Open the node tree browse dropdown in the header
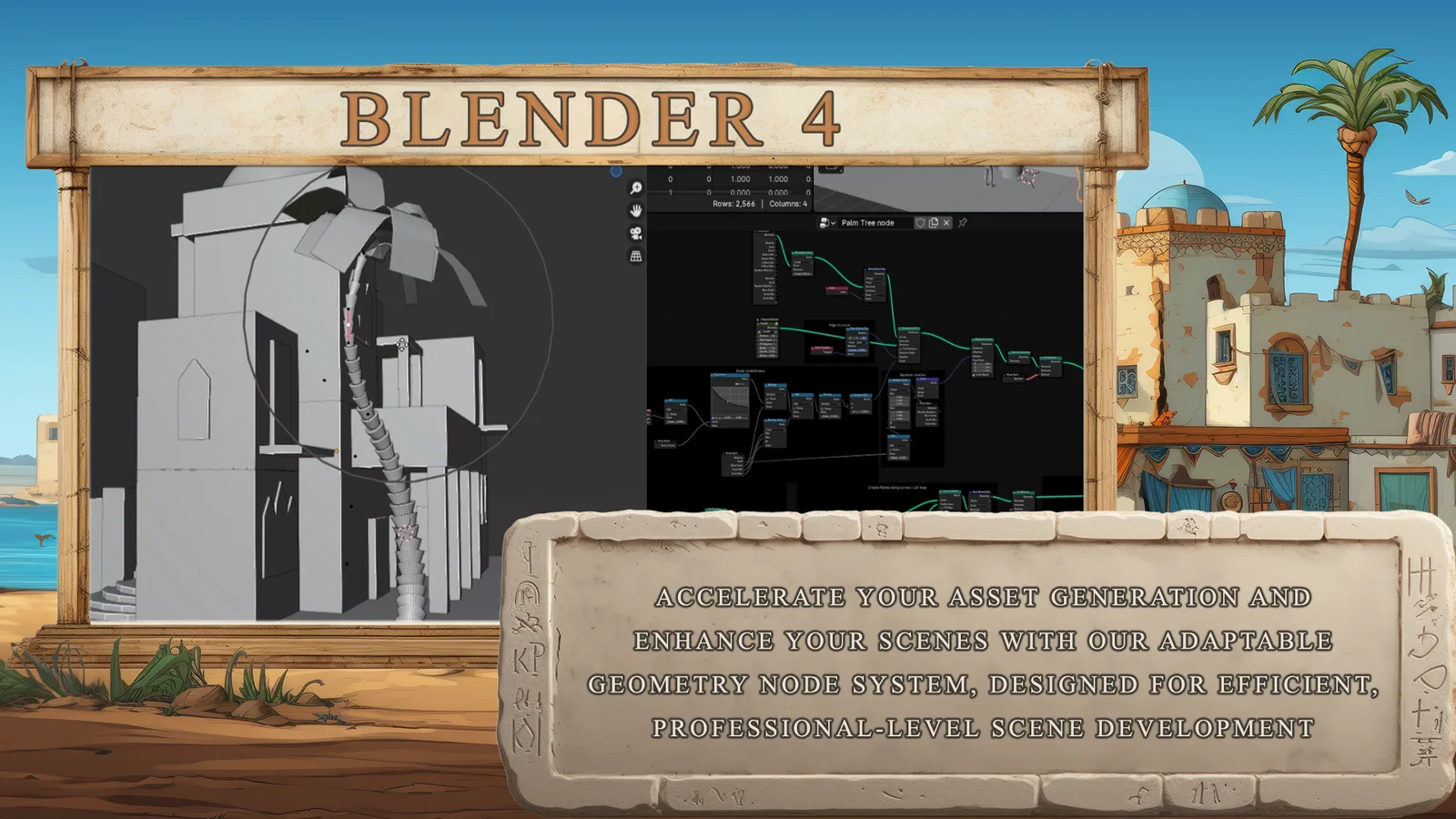This screenshot has width=1456, height=819. tap(834, 223)
